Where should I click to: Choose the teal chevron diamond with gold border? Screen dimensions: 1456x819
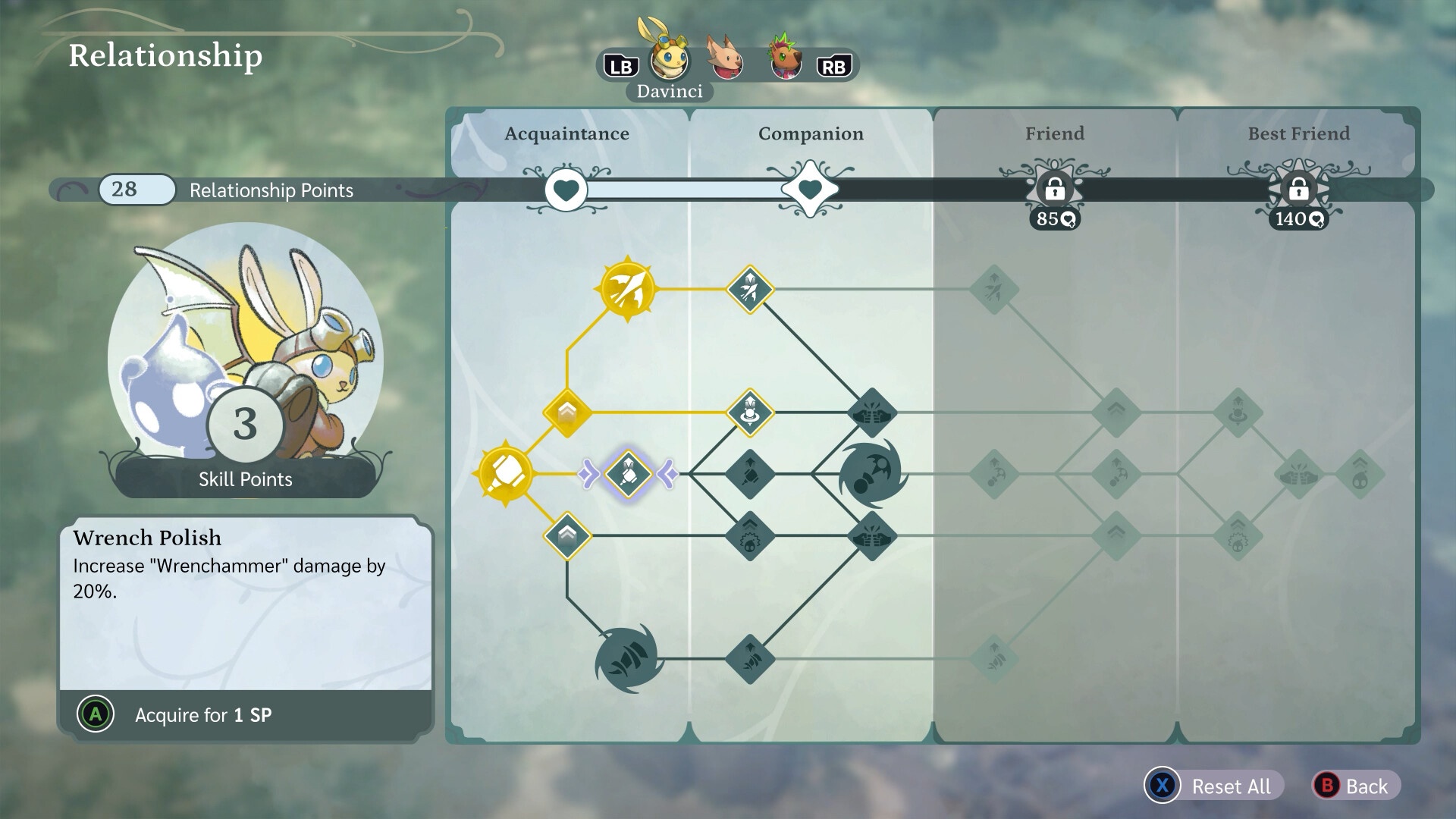click(x=567, y=535)
